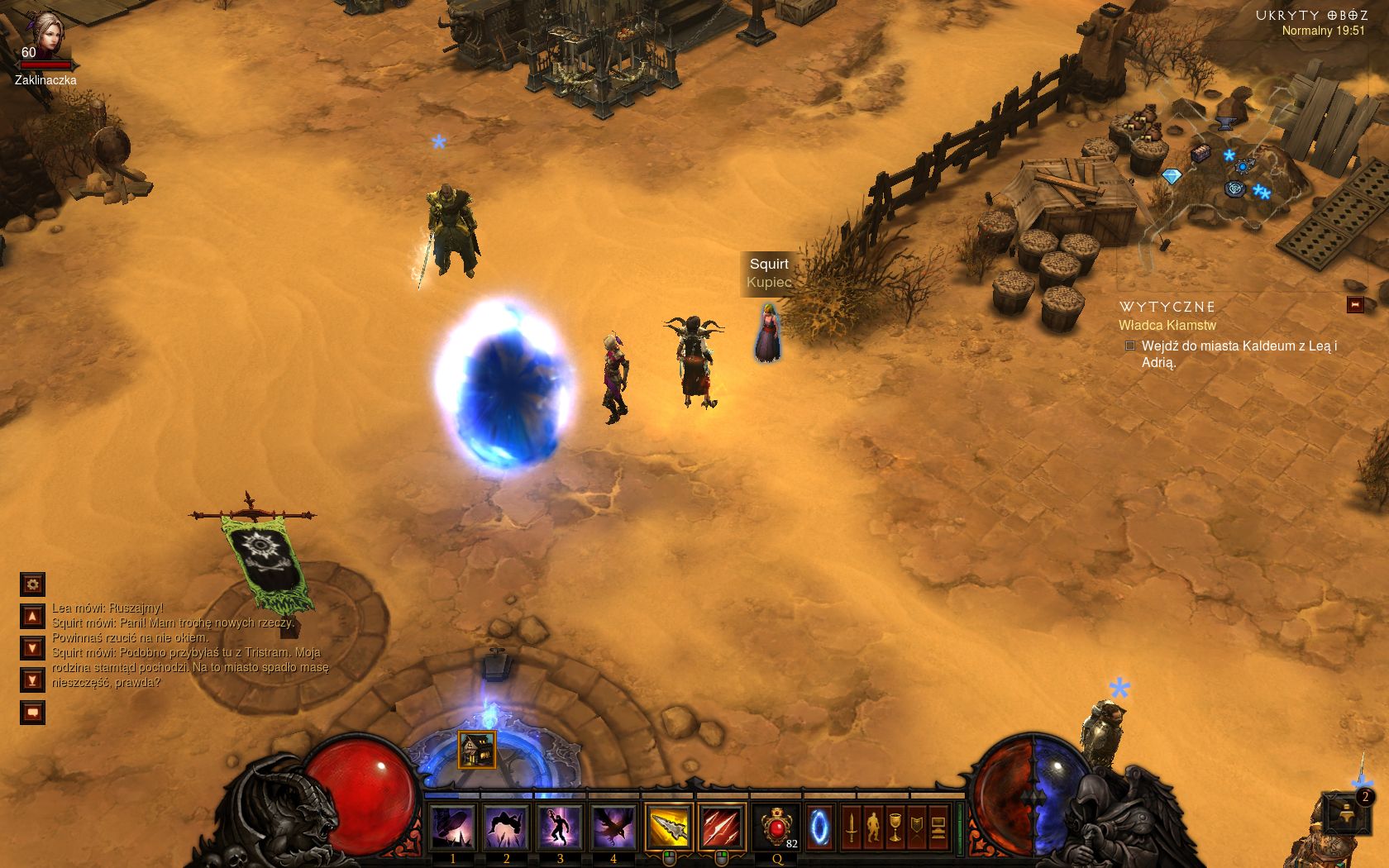
Task: Open the chat input speech bubble button
Action: (32, 712)
